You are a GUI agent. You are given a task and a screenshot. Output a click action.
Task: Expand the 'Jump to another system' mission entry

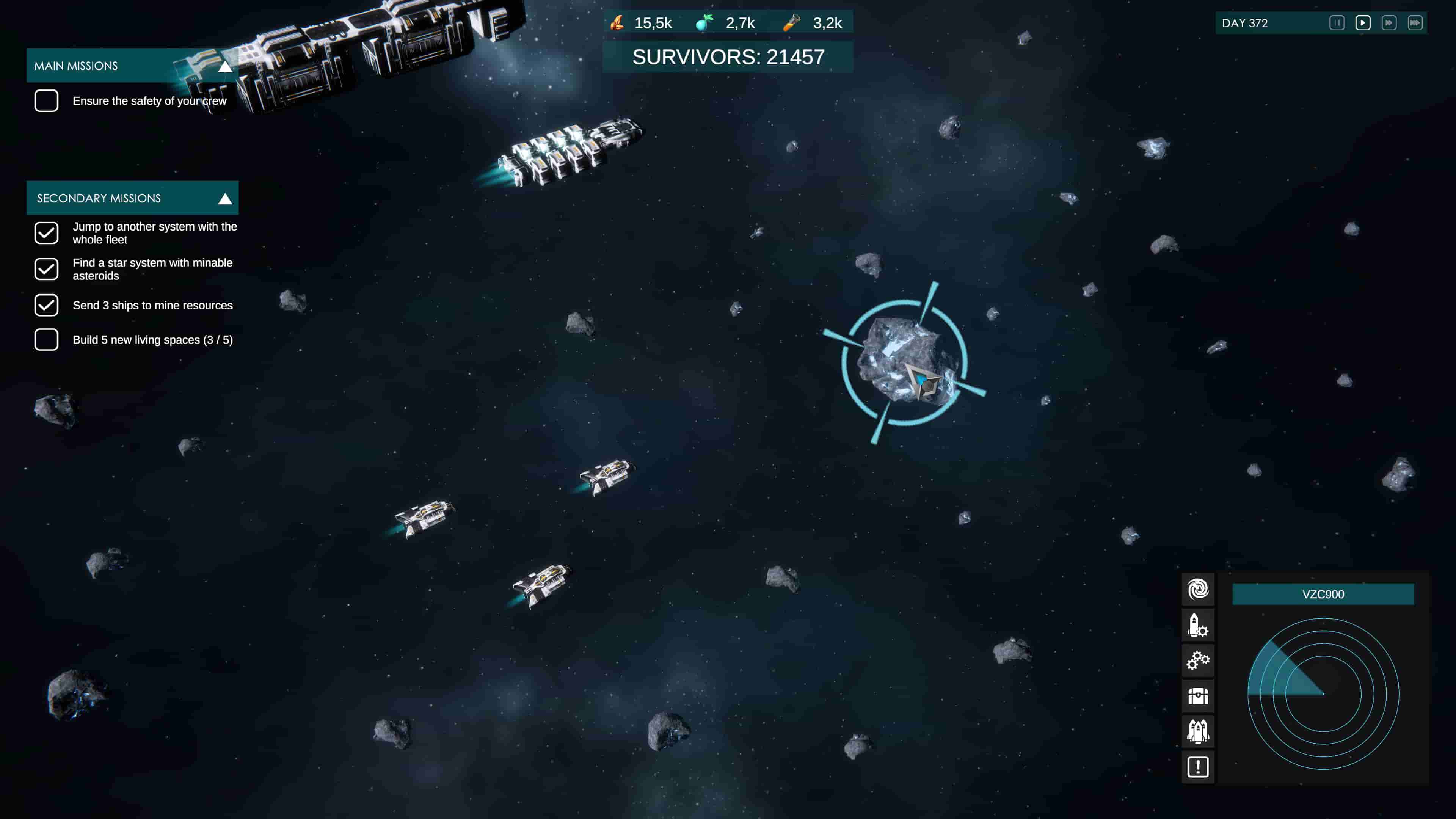154,233
